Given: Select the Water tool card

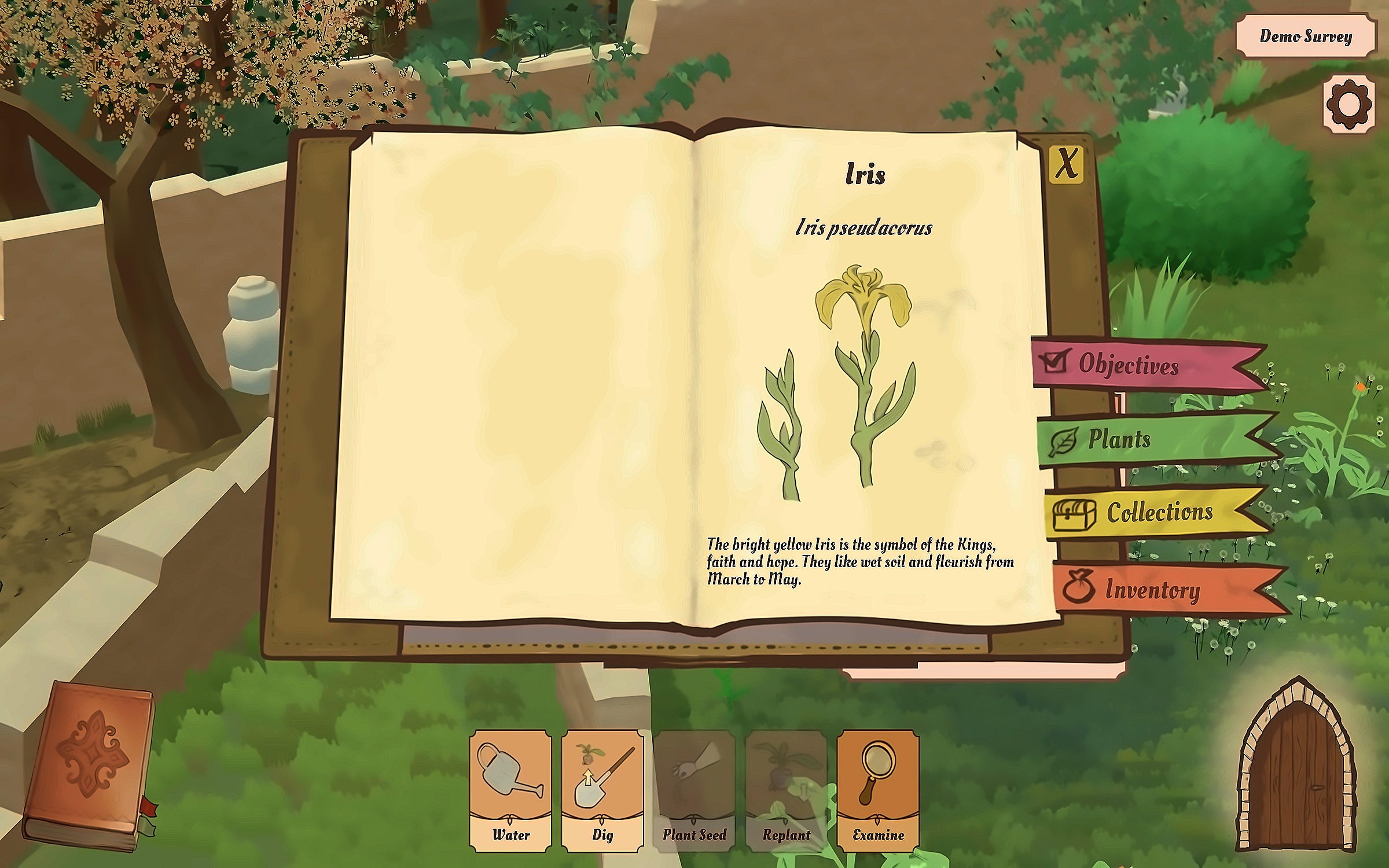Looking at the screenshot, I should (x=510, y=790).
